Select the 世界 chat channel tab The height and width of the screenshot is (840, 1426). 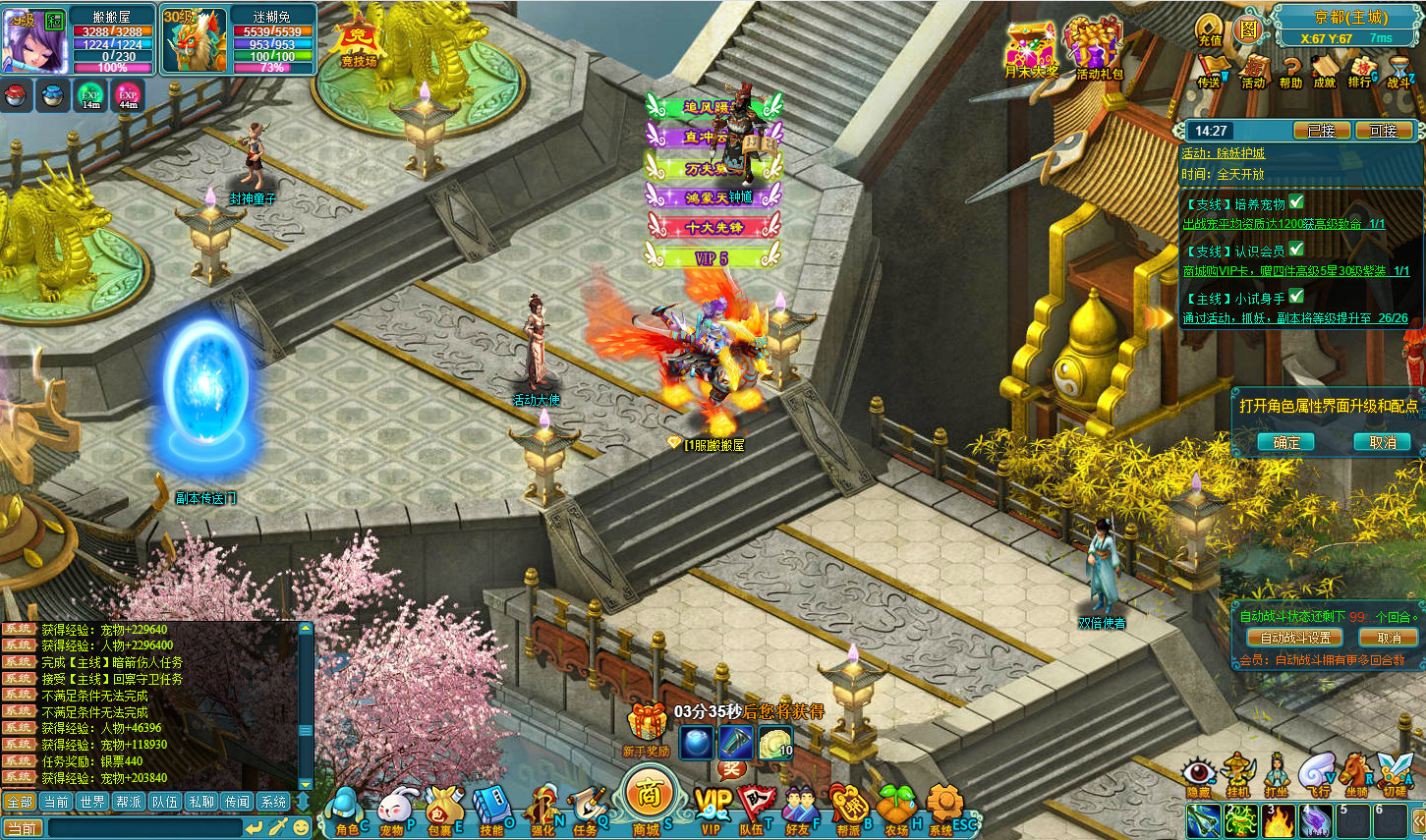pyautogui.click(x=92, y=802)
